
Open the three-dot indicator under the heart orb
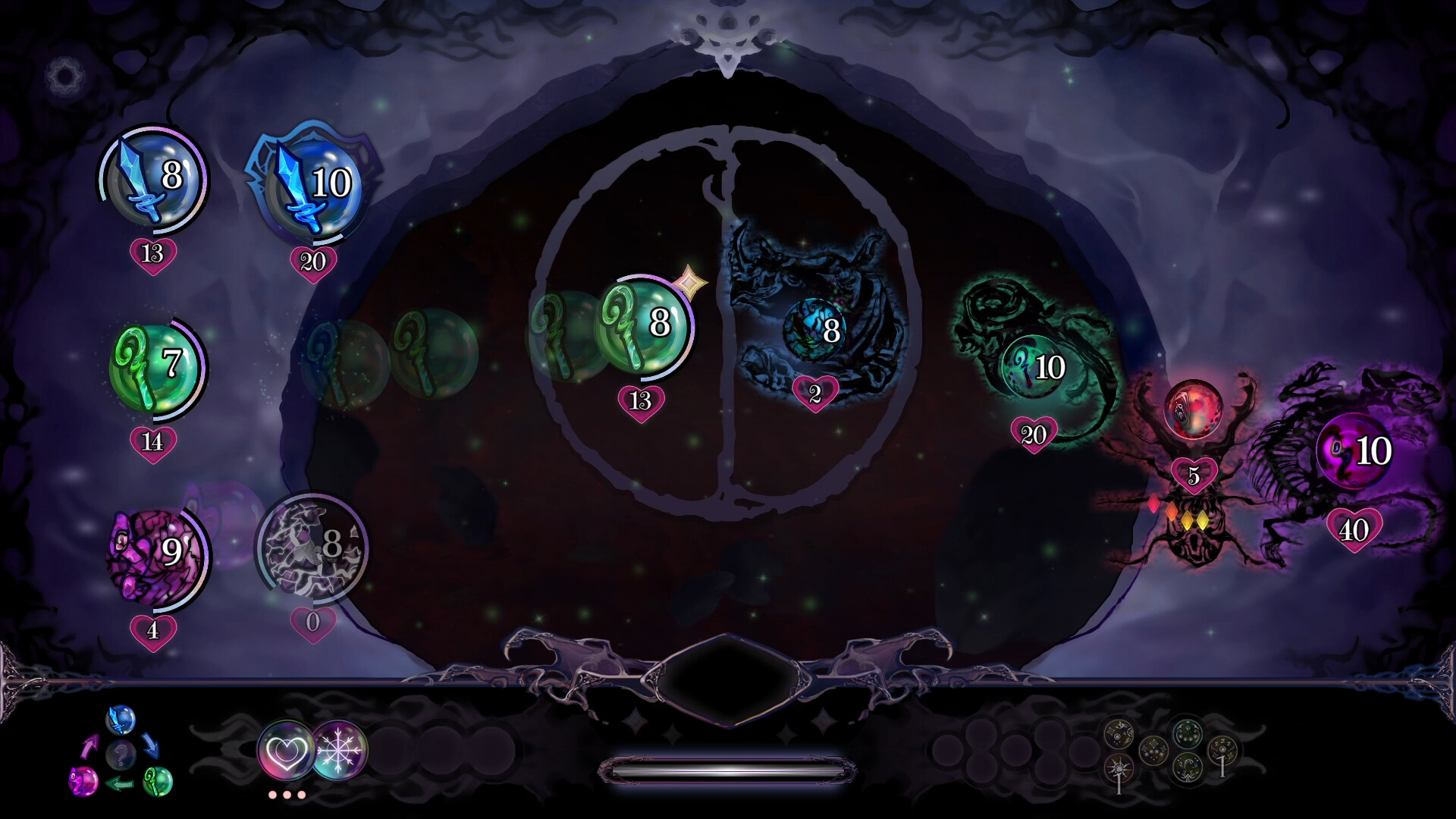coord(287,795)
